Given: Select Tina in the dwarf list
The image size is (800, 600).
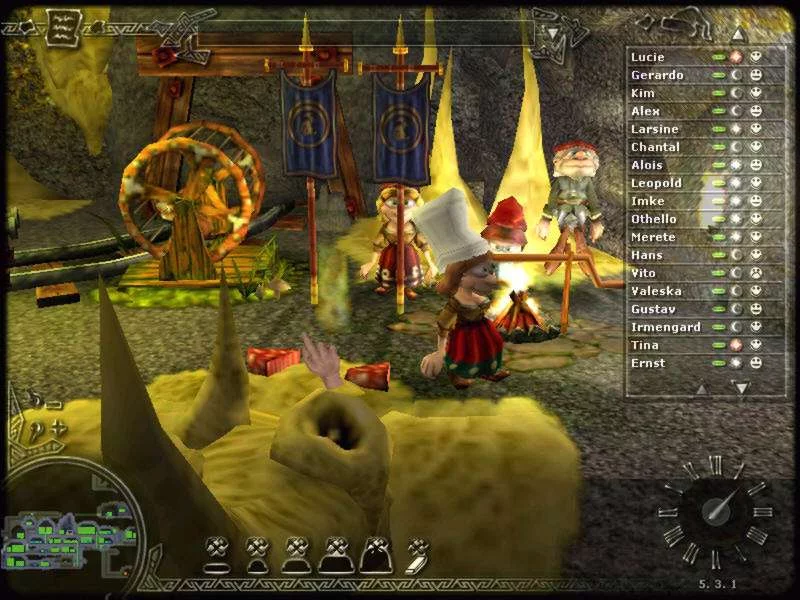Looking at the screenshot, I should [x=644, y=345].
